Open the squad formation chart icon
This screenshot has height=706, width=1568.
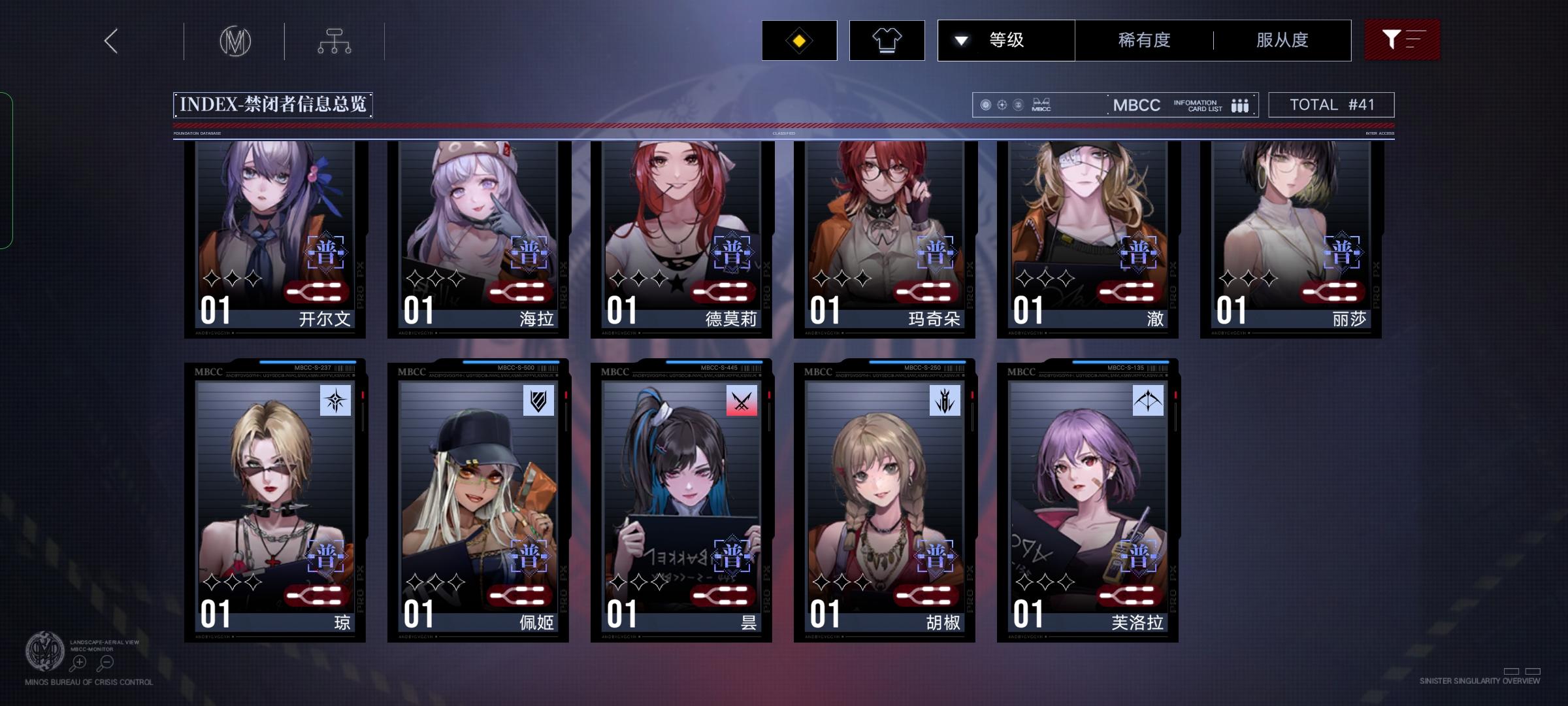coord(336,40)
